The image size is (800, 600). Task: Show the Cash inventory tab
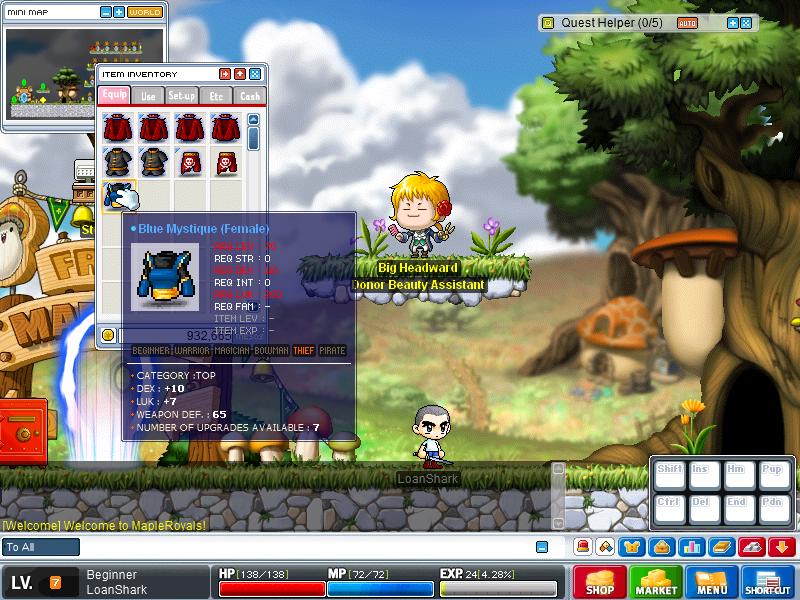(x=250, y=96)
